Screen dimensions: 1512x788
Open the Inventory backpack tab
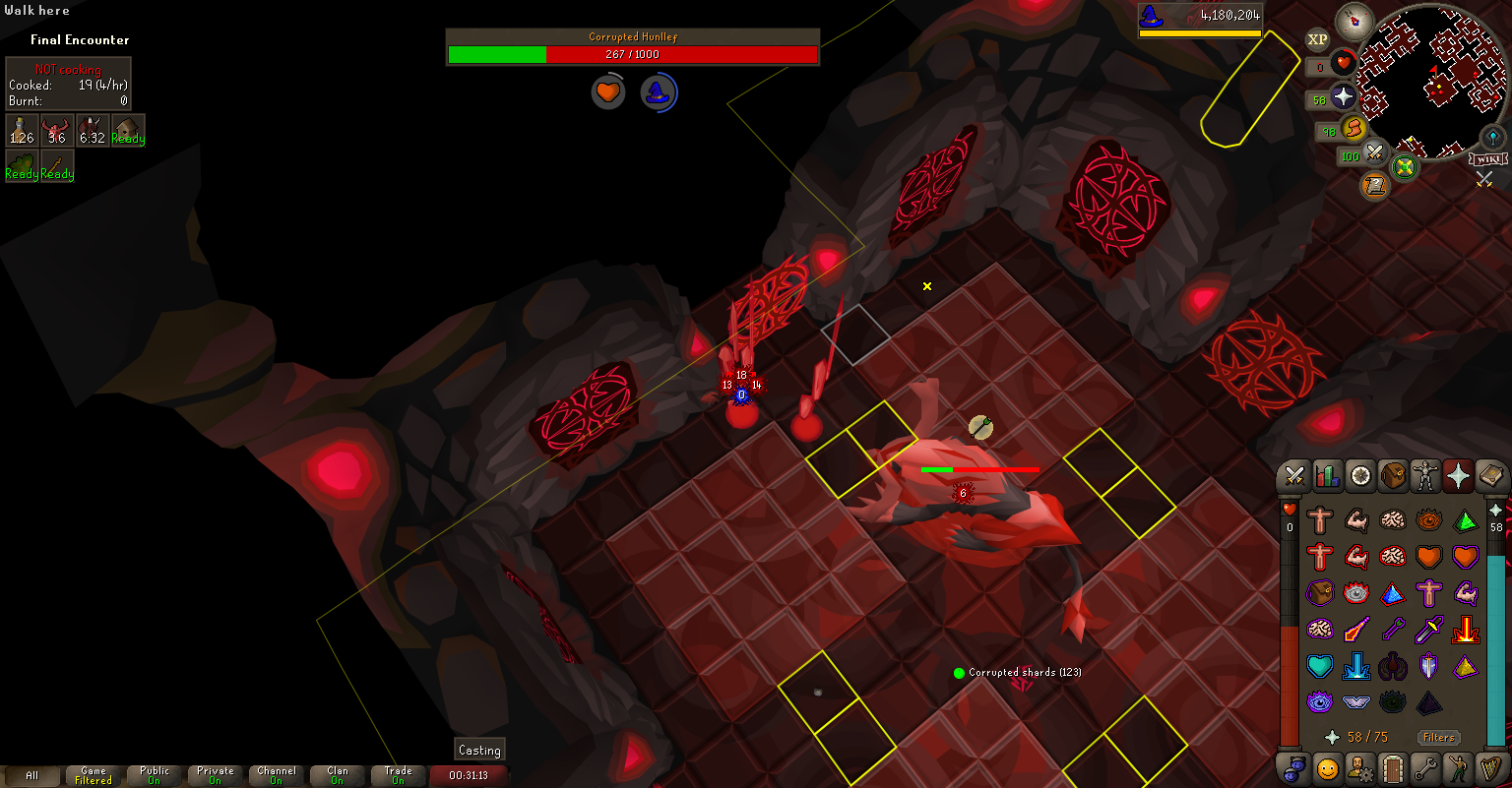(1392, 476)
